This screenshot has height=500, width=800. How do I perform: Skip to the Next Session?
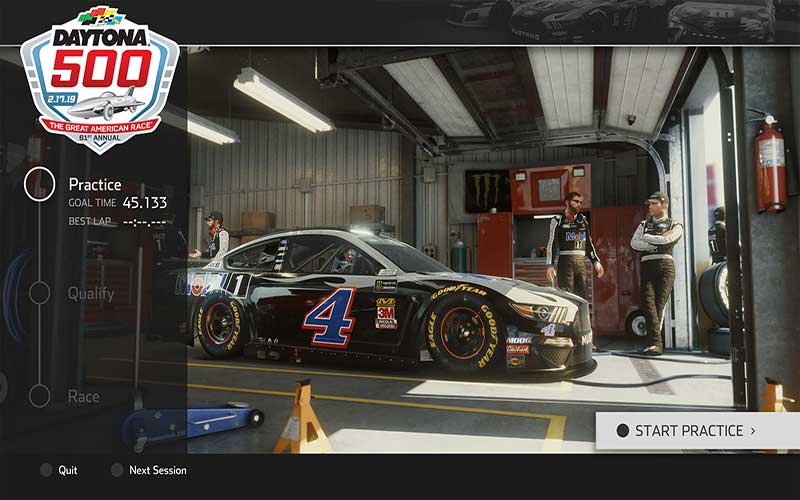pos(148,470)
